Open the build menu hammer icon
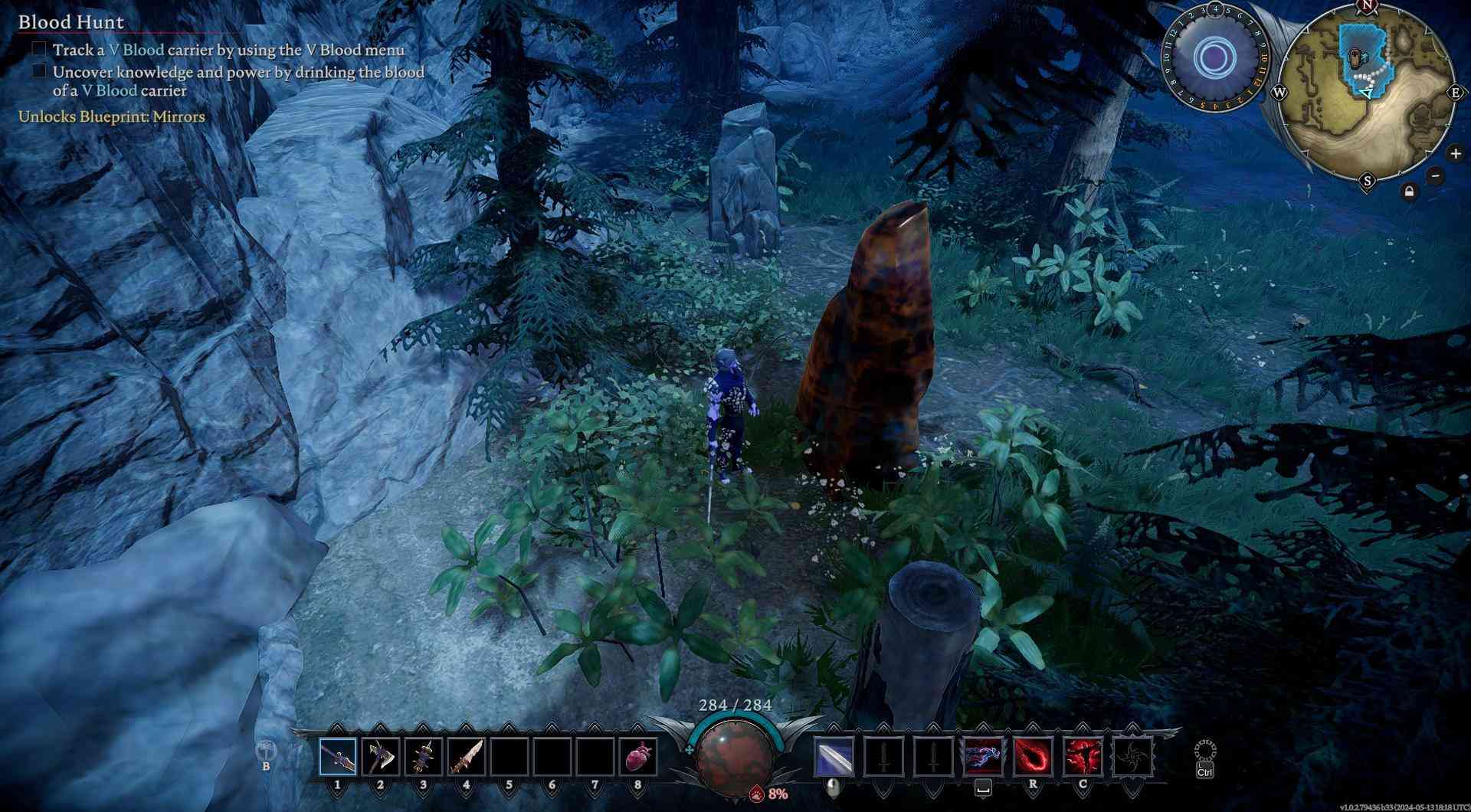 coord(266,751)
